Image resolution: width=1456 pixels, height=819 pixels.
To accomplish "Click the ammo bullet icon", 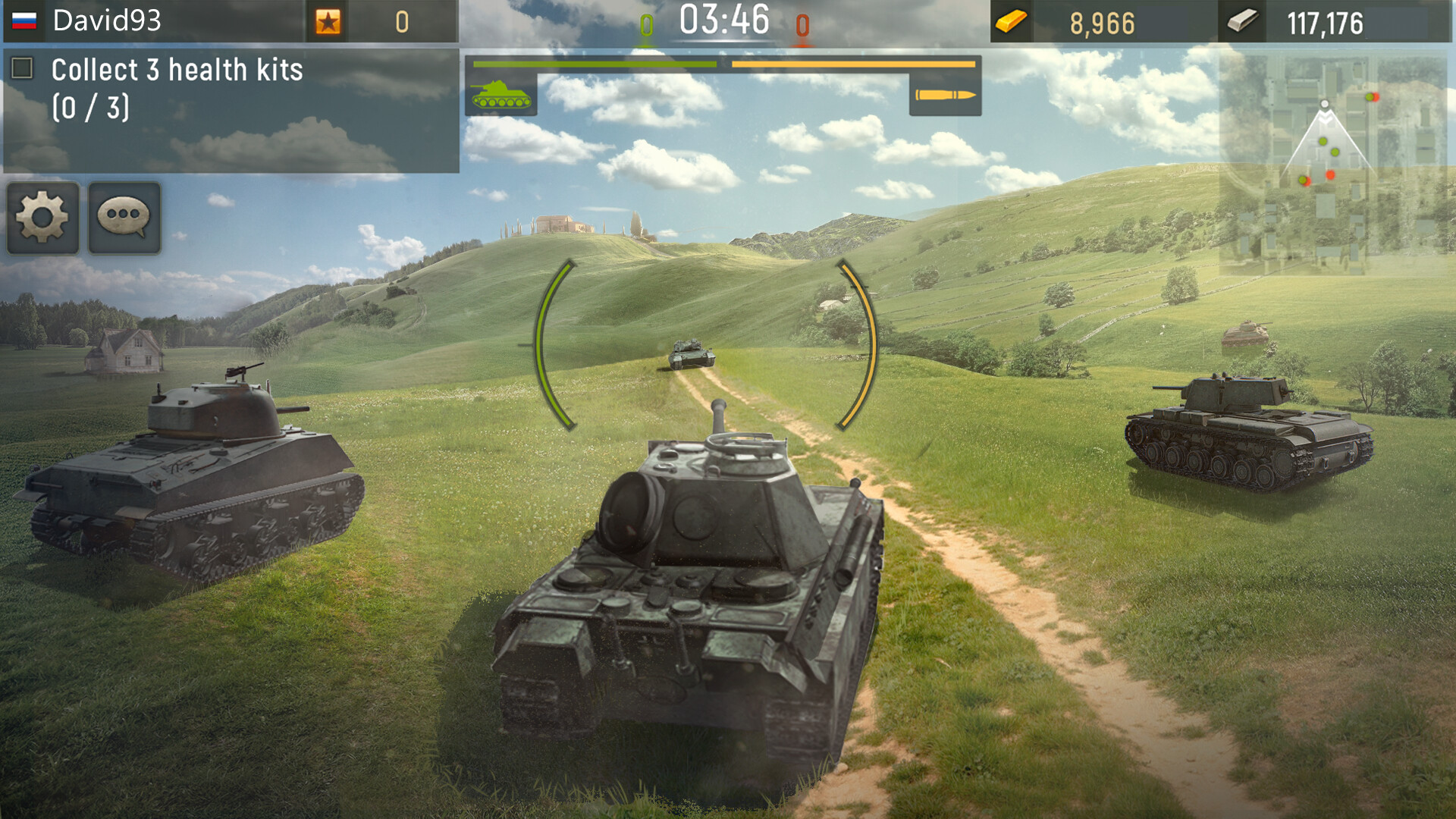I will pos(943,96).
